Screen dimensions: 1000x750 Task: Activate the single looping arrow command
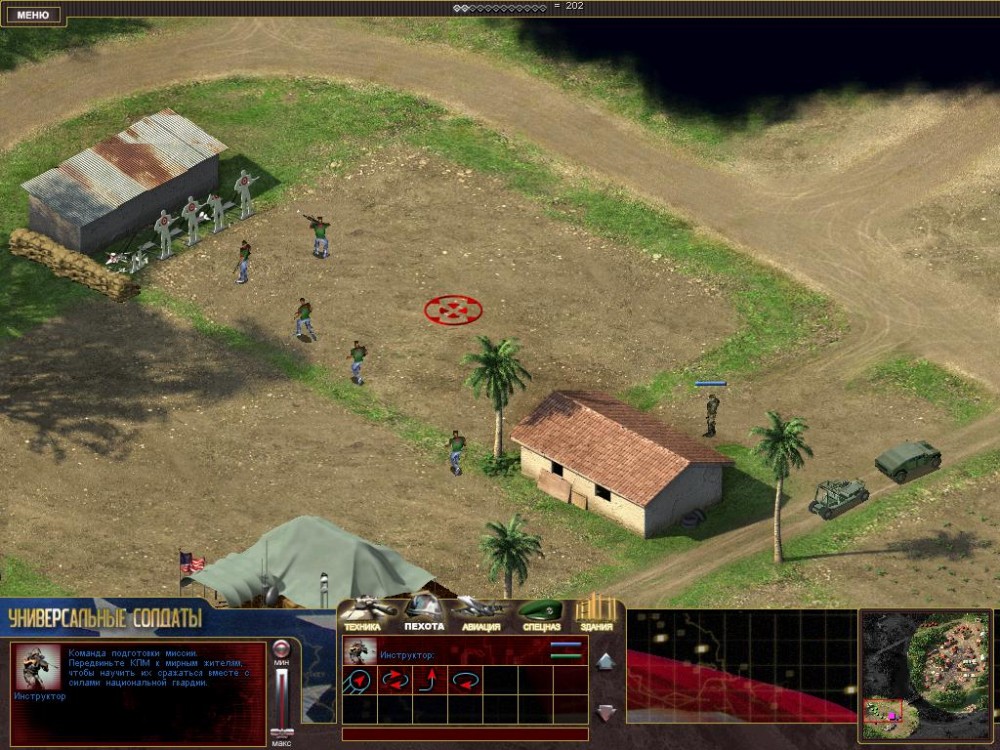click(466, 681)
